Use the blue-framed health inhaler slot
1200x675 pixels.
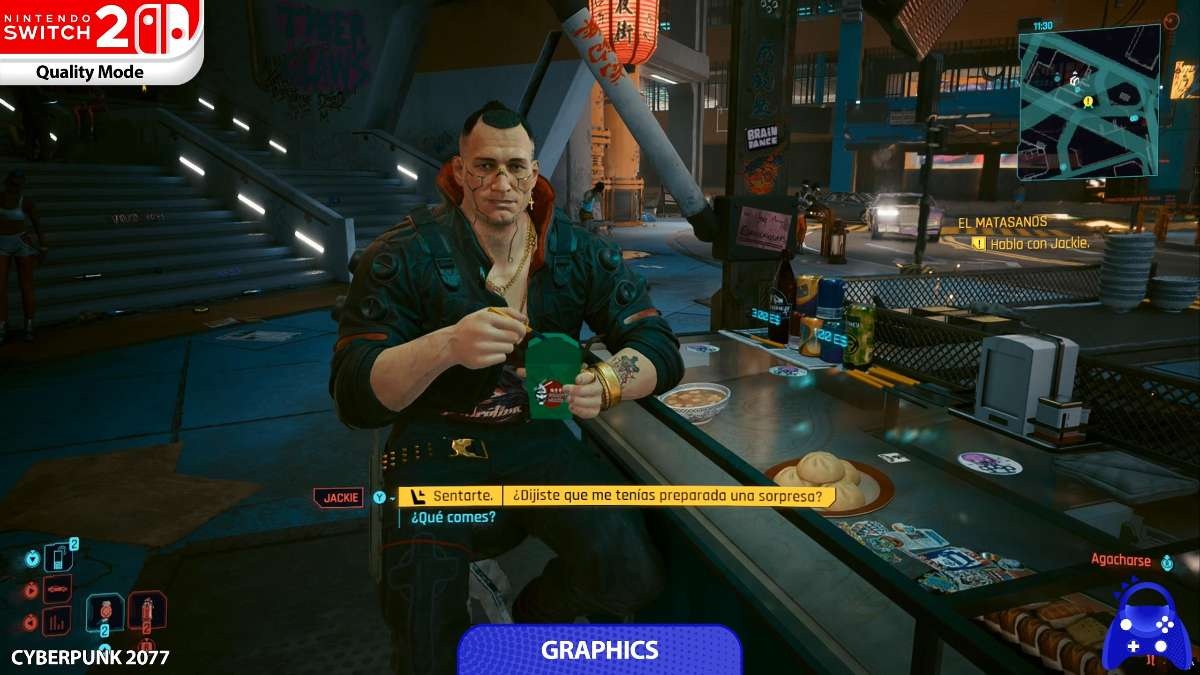[x=105, y=614]
